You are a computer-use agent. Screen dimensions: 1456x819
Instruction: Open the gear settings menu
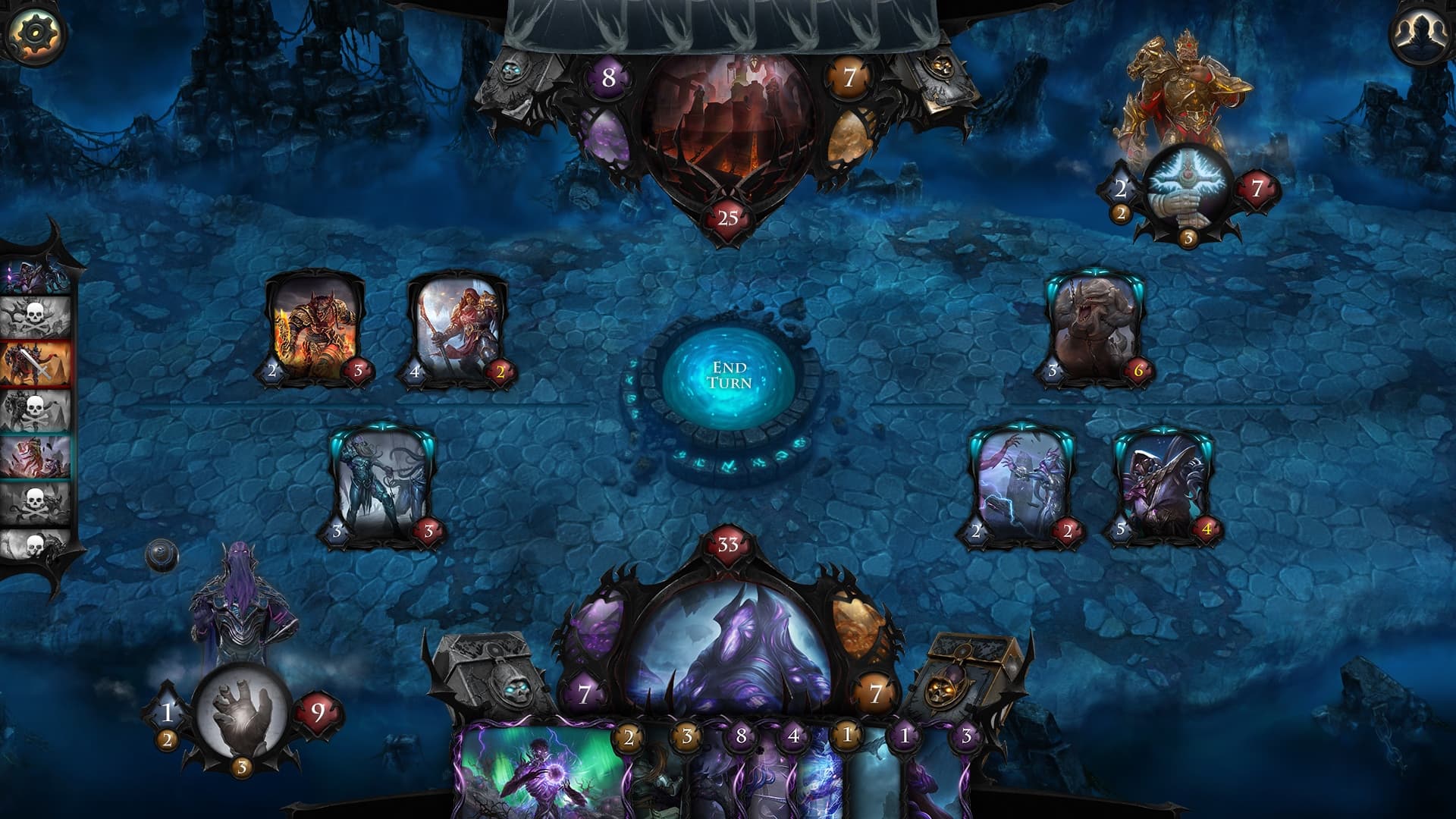pyautogui.click(x=33, y=33)
